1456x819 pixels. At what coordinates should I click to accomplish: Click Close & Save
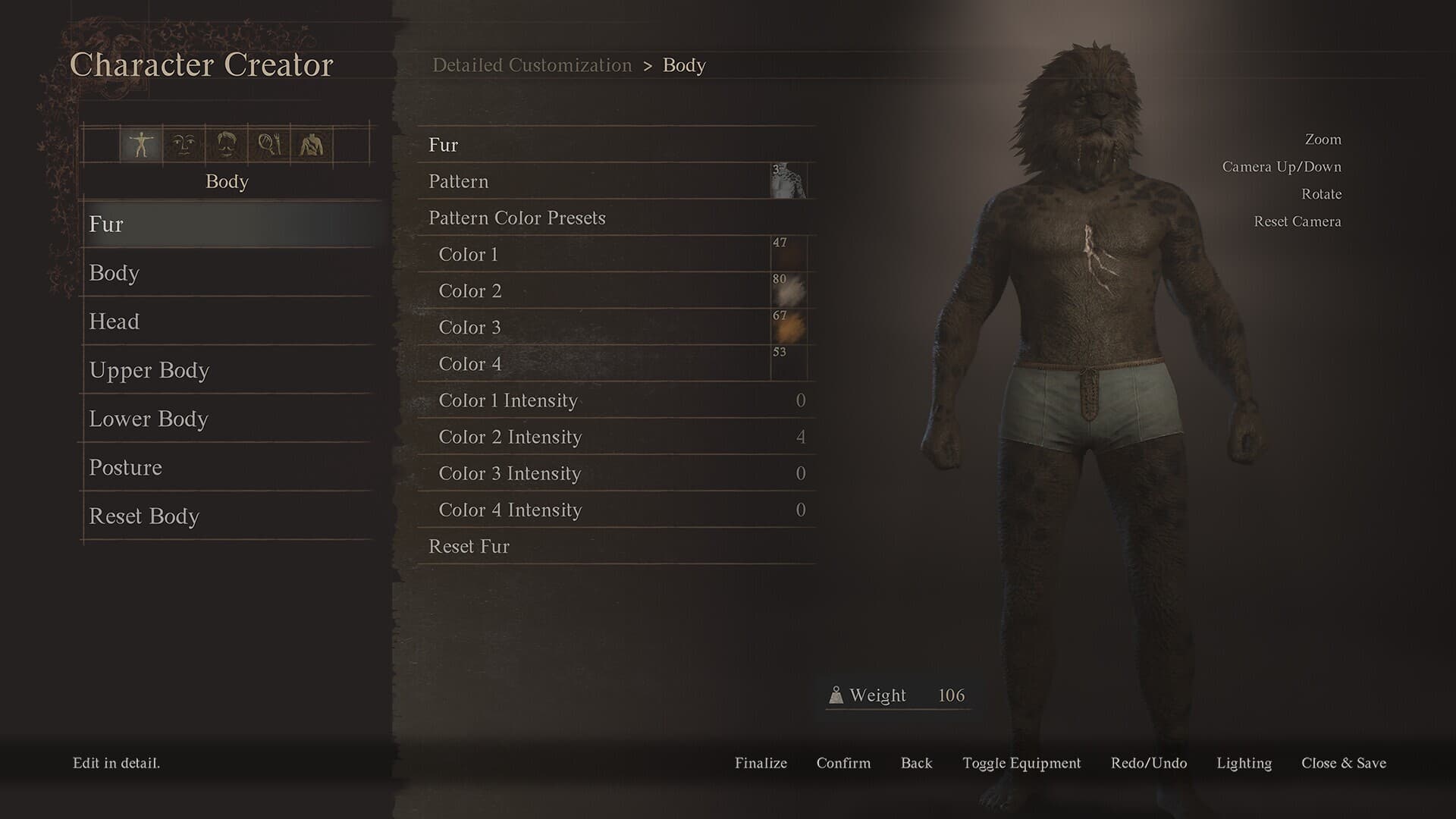(x=1343, y=764)
